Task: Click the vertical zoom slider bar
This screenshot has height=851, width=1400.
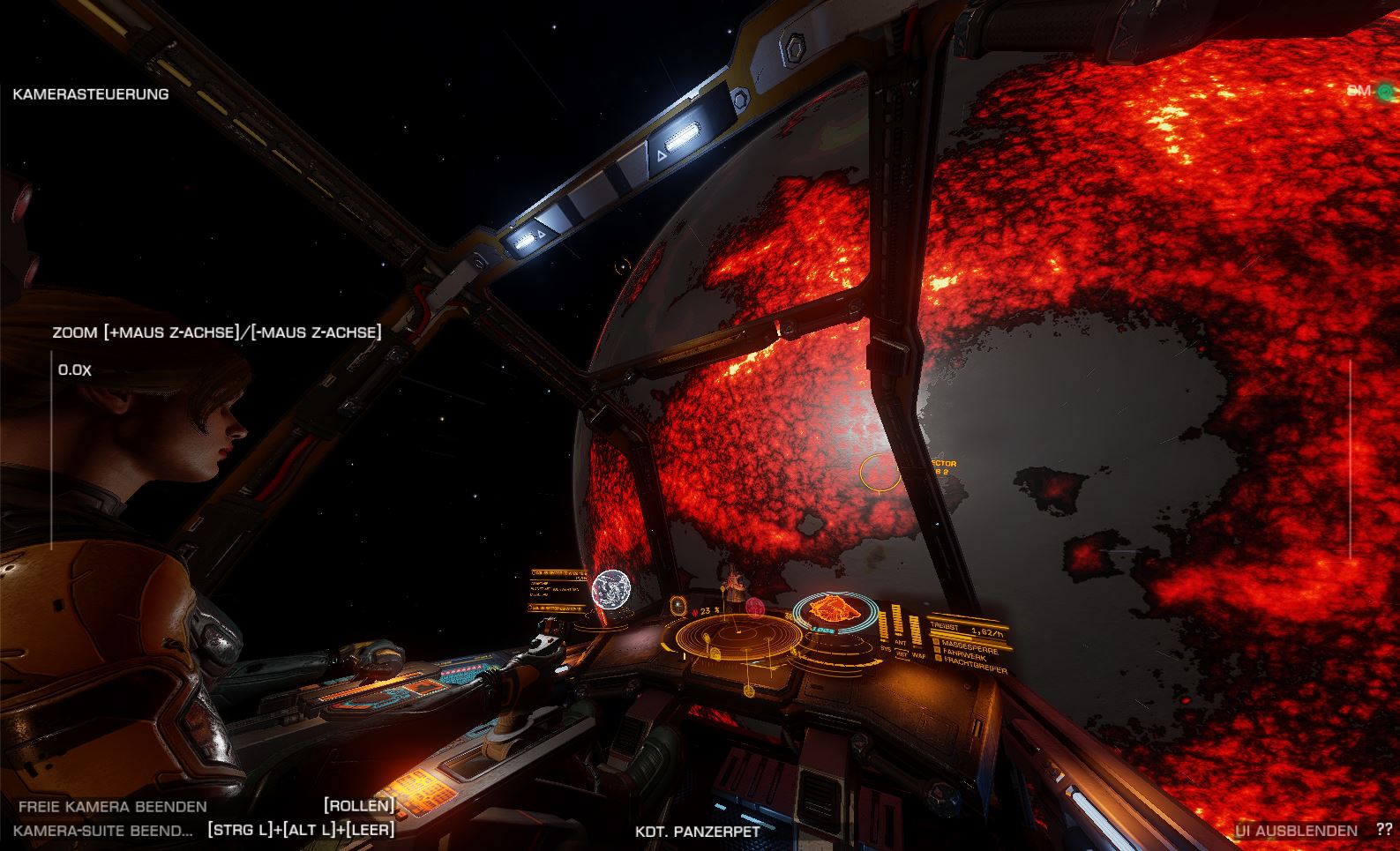Action: 51,450
